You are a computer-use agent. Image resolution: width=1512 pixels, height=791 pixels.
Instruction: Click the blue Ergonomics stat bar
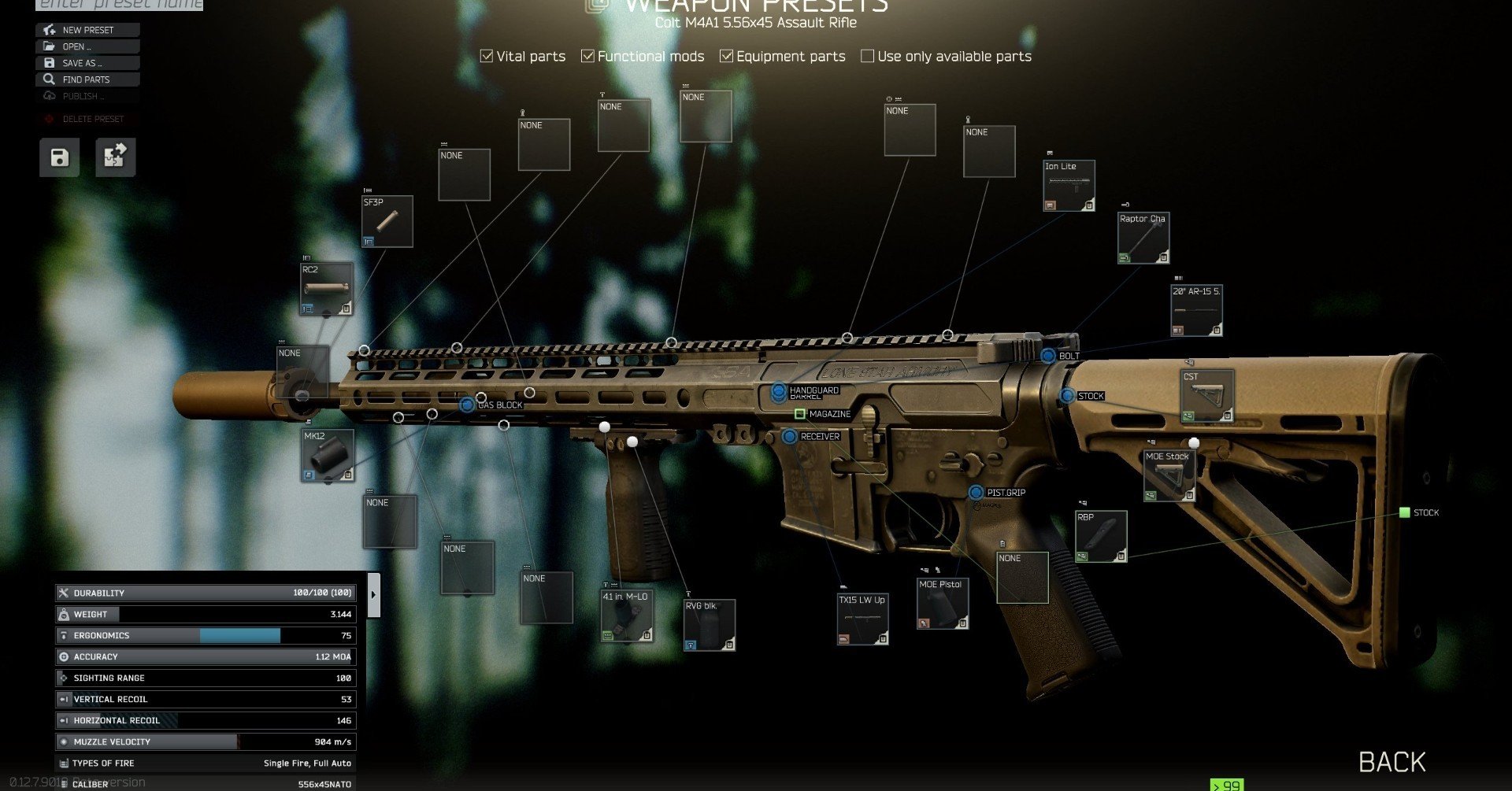click(240, 635)
